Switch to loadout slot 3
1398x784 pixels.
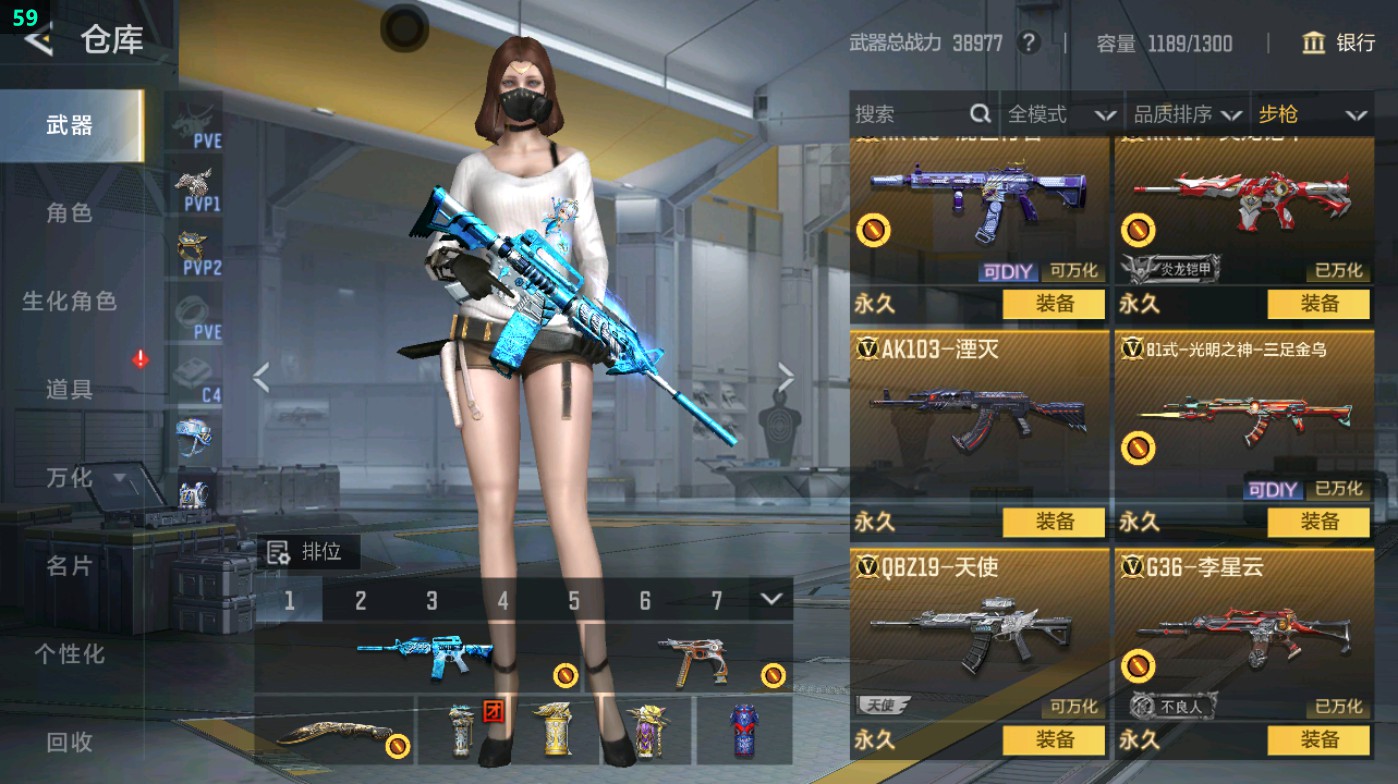432,600
